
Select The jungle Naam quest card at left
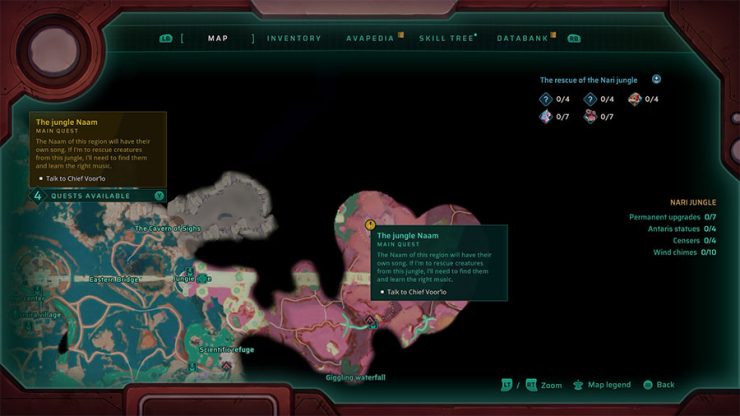(x=97, y=149)
